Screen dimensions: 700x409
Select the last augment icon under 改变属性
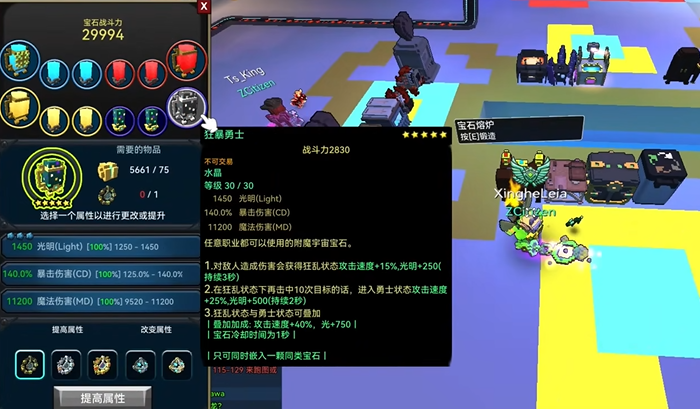(x=176, y=364)
